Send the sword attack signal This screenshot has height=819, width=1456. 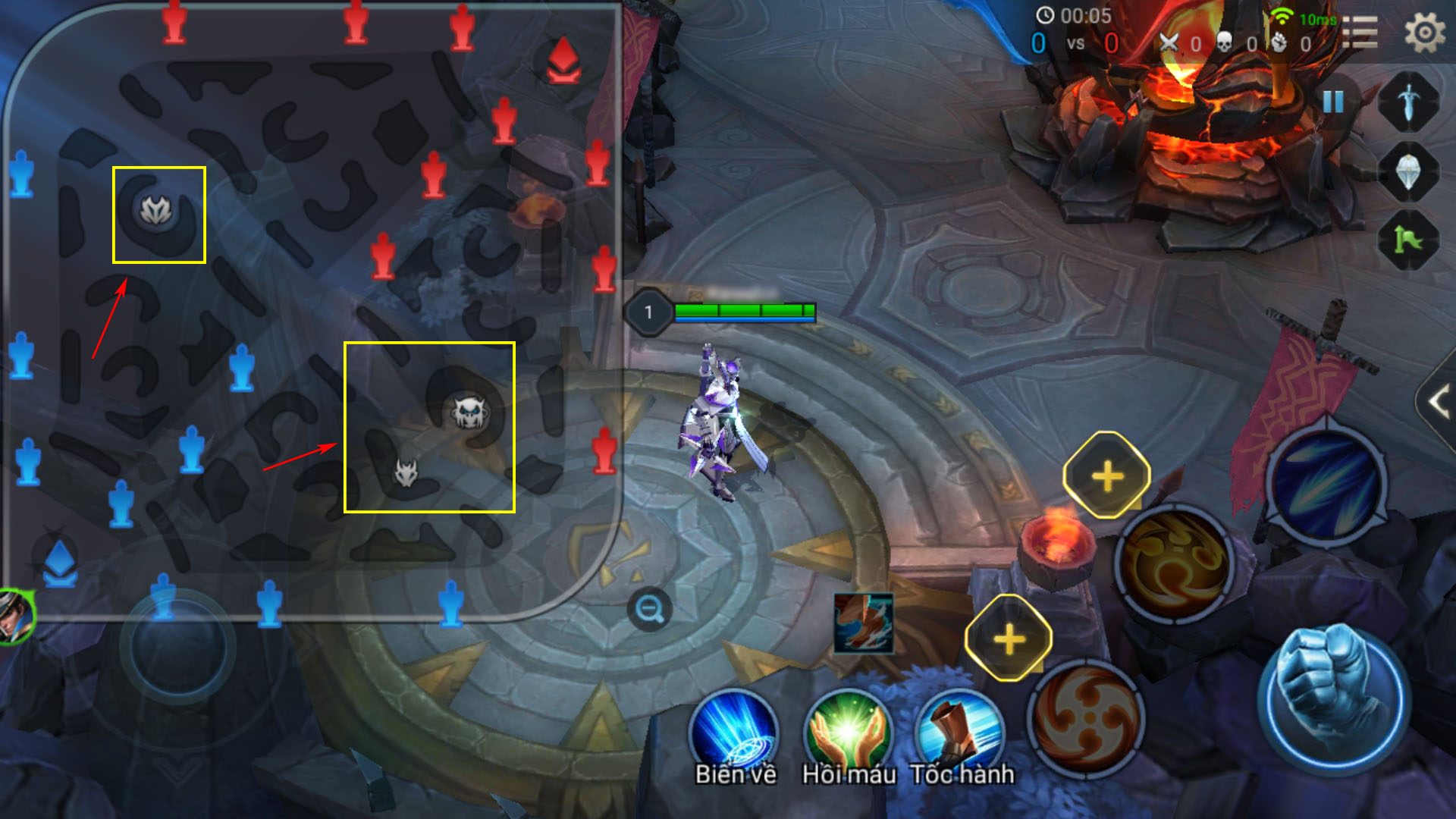click(x=1408, y=102)
